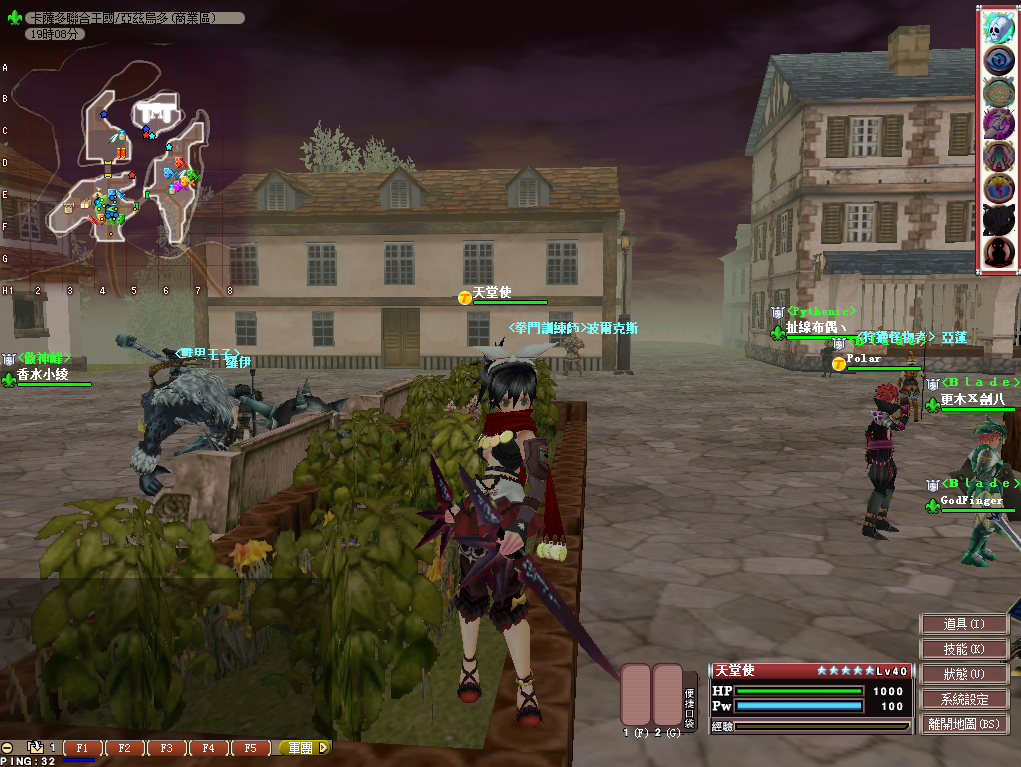Screen dimensions: 1021x767
Task: Collapse the hotbar with the minus button
Action: [x=8, y=748]
